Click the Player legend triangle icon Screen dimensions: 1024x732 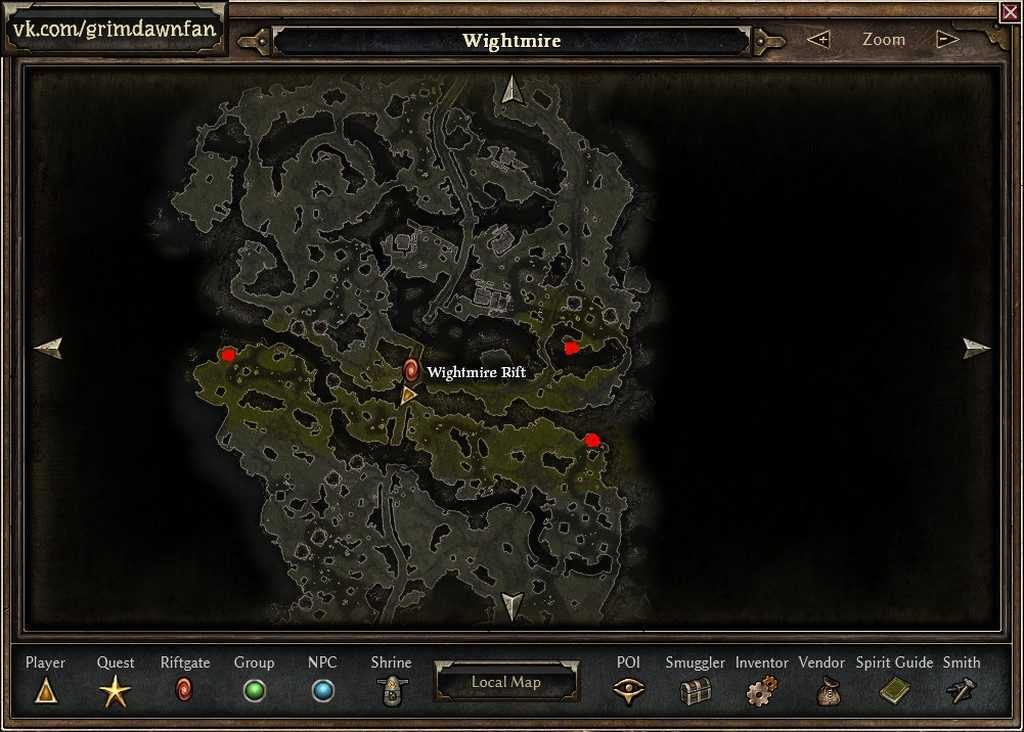tap(45, 690)
